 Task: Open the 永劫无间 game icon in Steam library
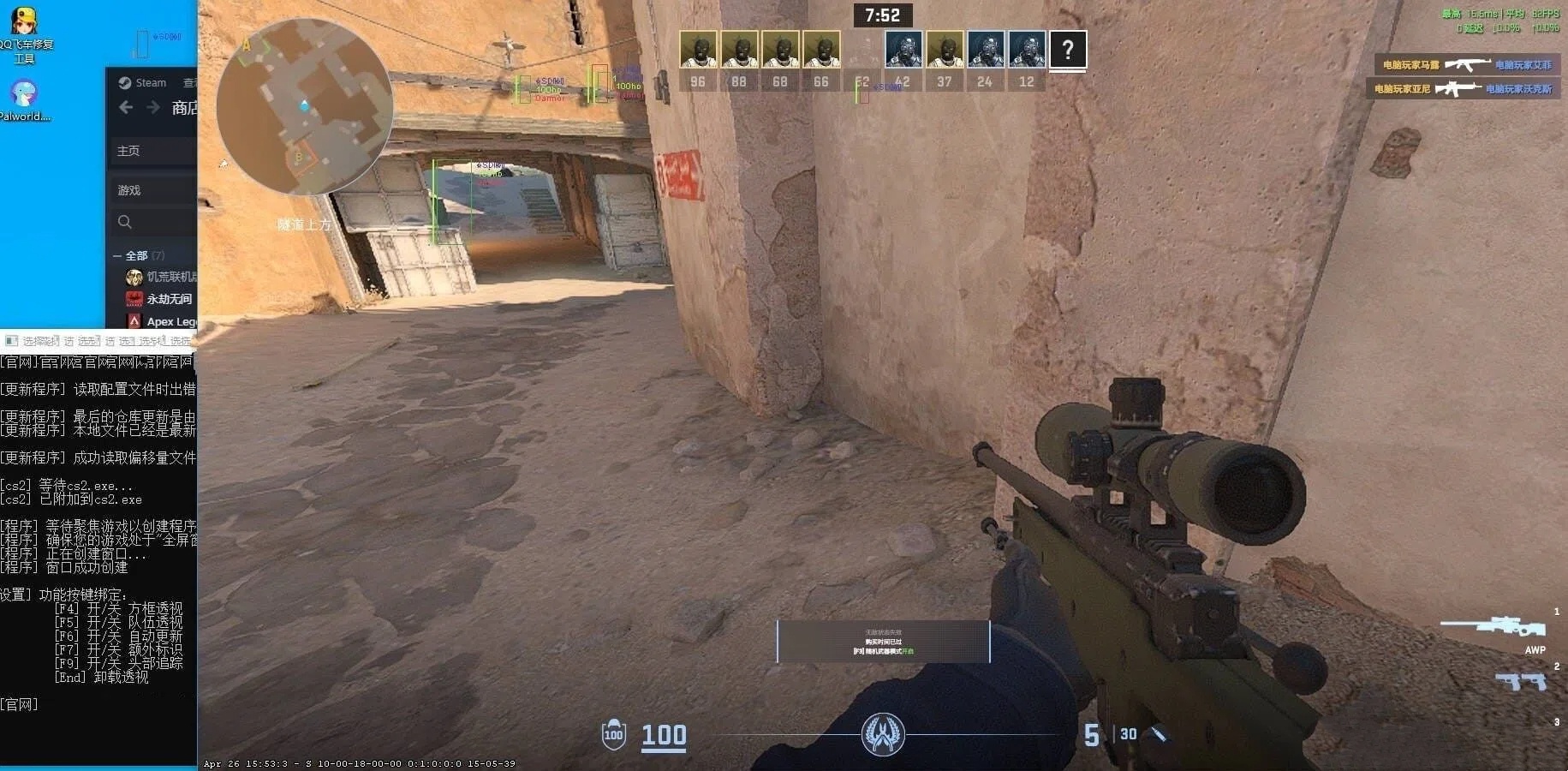134,298
